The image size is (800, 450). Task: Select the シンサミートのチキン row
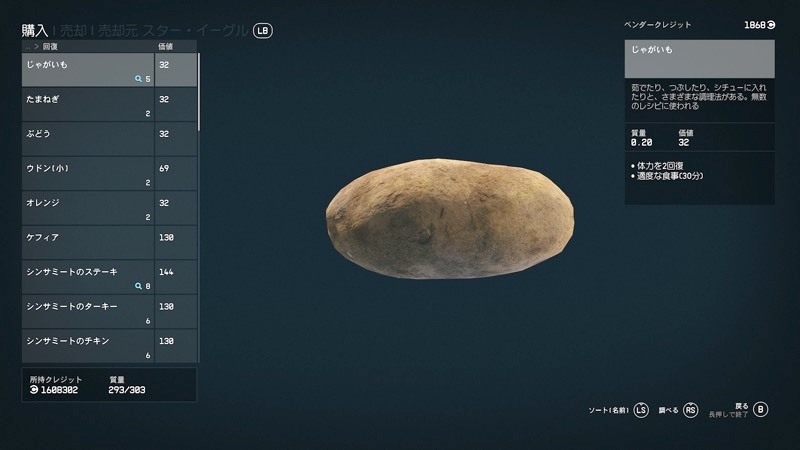88,347
